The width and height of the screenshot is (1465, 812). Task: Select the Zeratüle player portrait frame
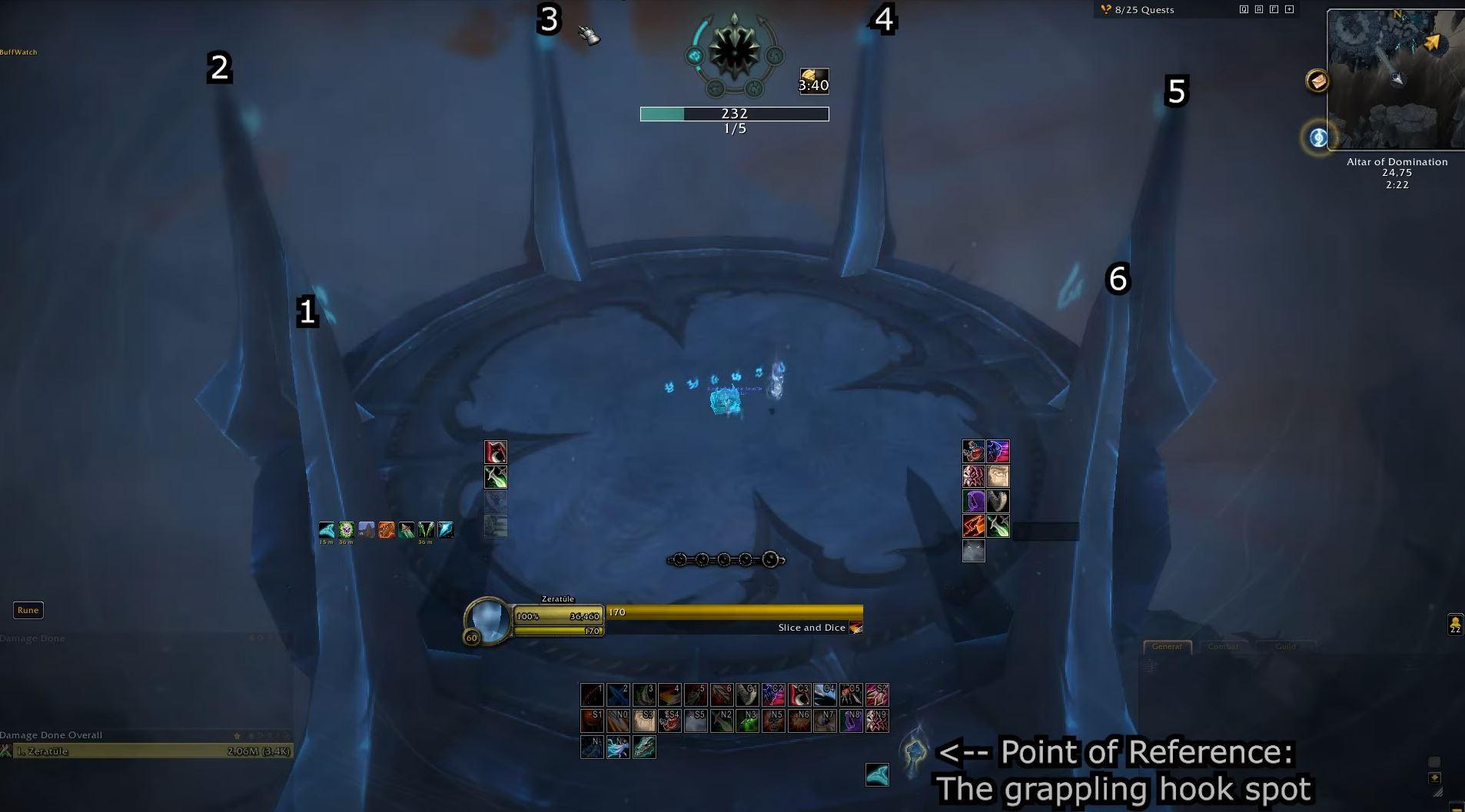click(487, 618)
